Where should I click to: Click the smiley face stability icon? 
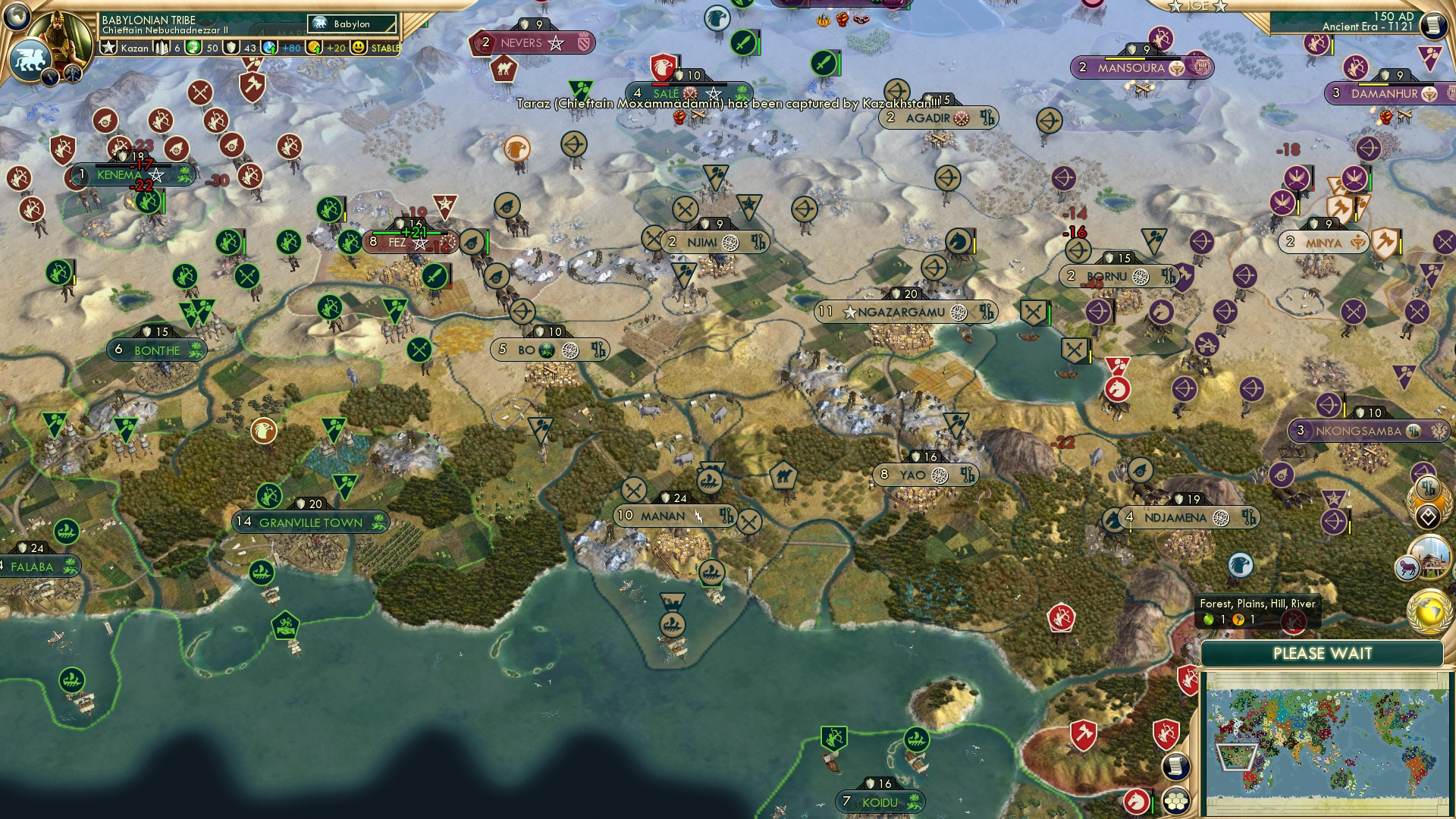359,48
